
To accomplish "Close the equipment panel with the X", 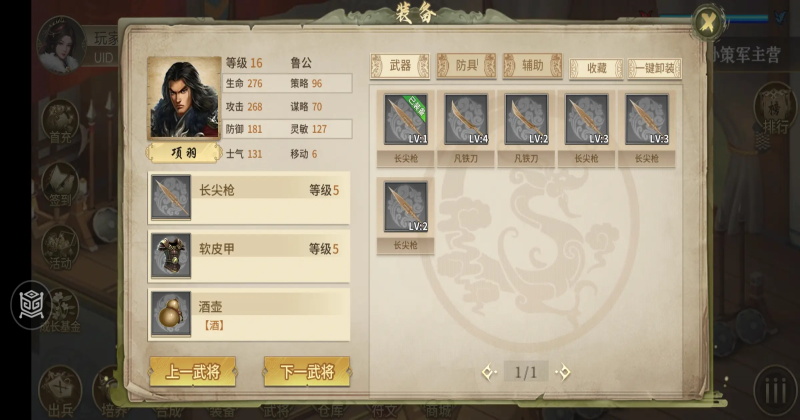I will [x=708, y=22].
